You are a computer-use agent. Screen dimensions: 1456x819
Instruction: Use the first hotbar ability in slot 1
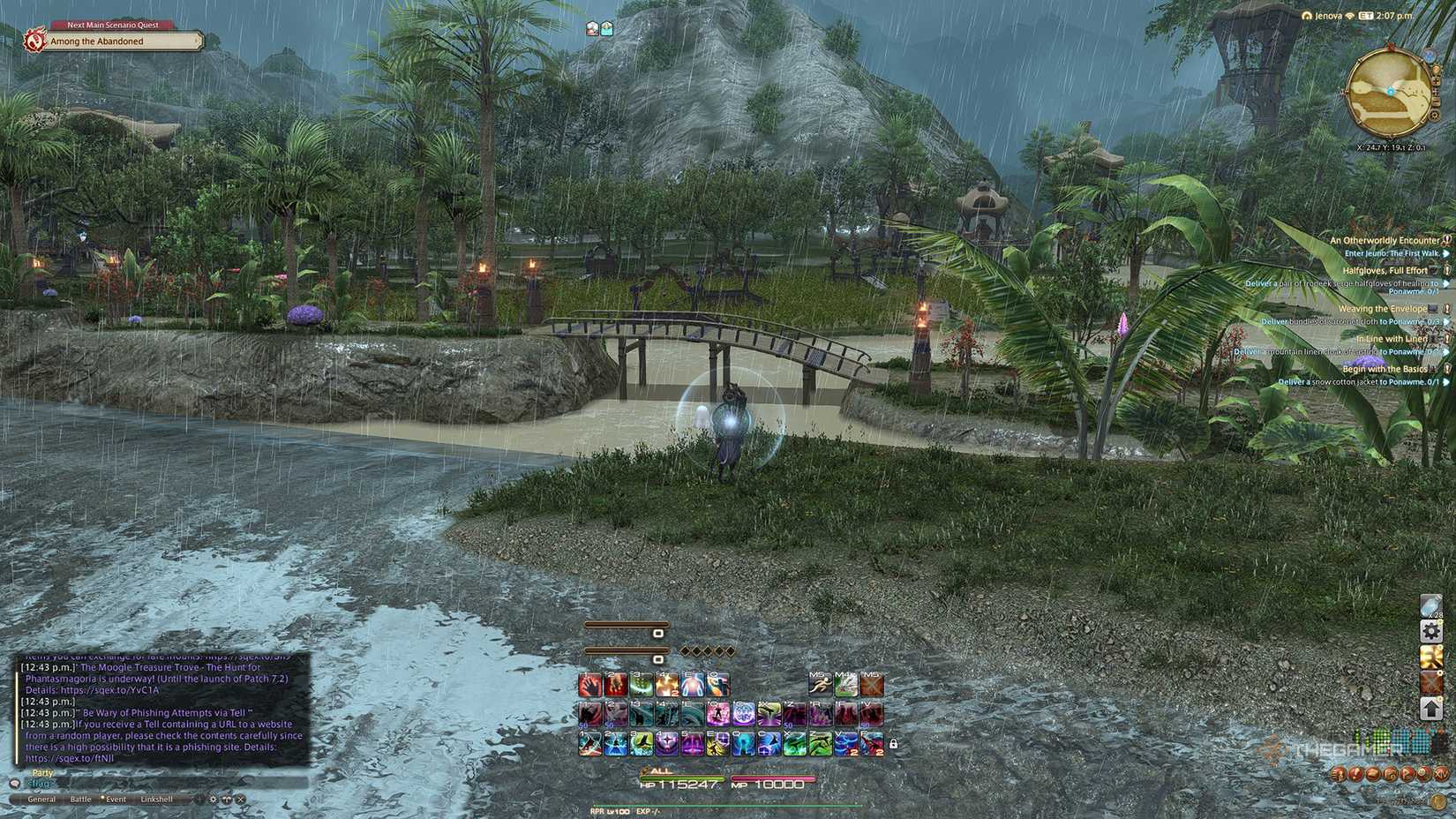[589, 684]
